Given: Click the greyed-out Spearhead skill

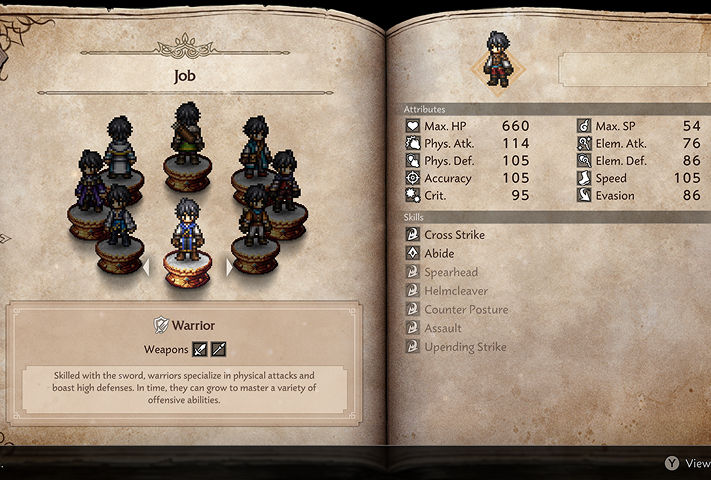Looking at the screenshot, I should (450, 272).
